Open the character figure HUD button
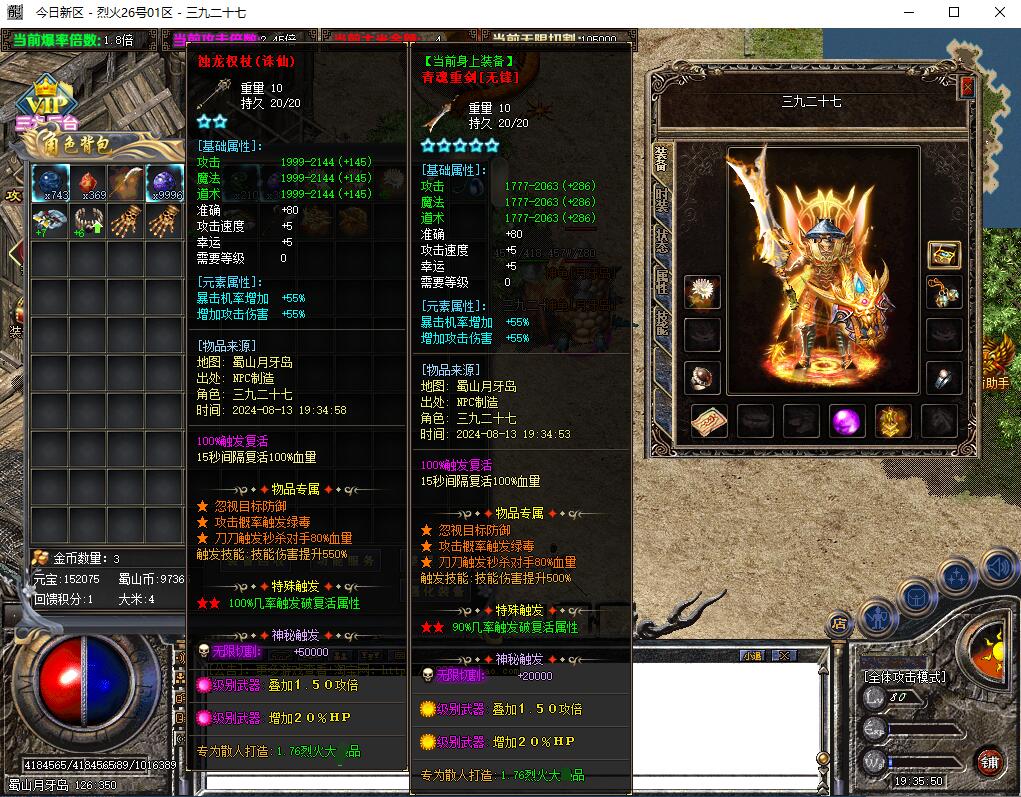The width and height of the screenshot is (1021, 797). (877, 616)
